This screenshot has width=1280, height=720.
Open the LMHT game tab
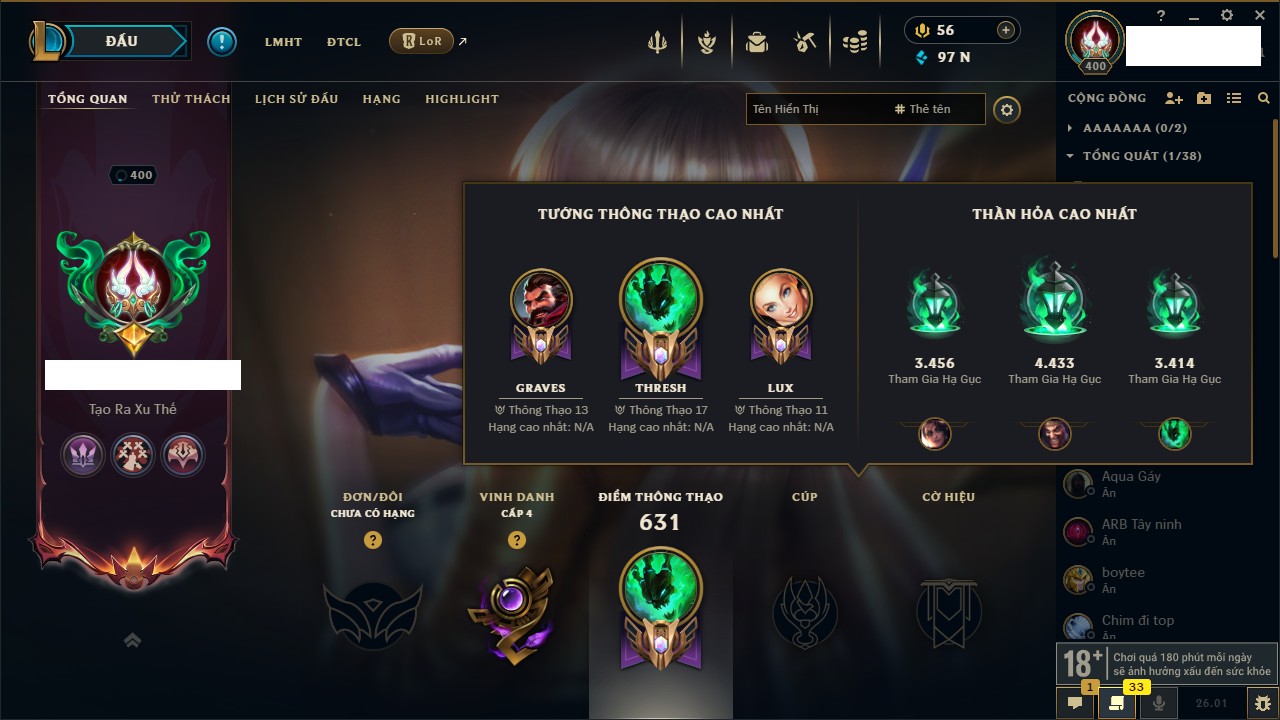click(x=283, y=42)
